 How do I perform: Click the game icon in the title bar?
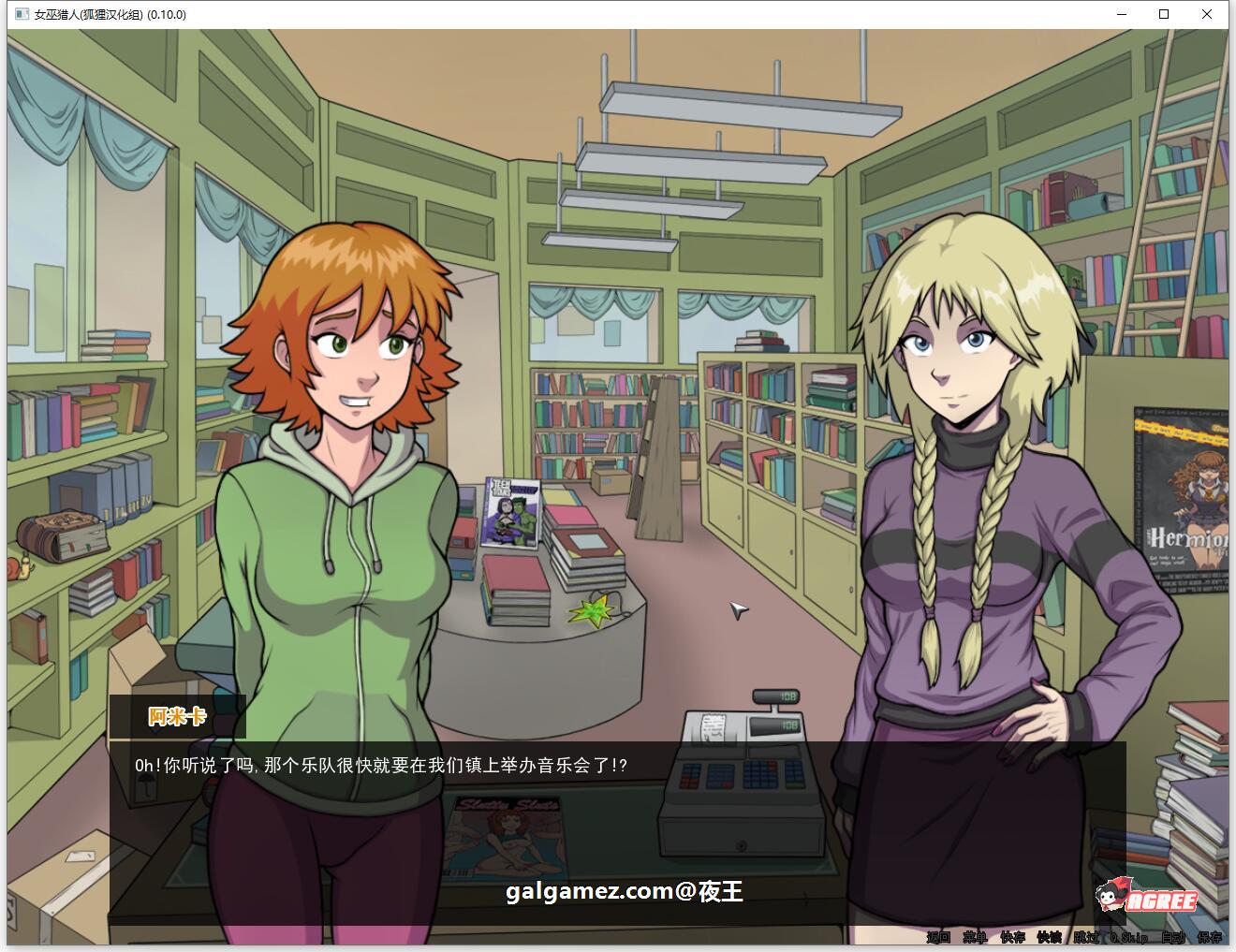[x=20, y=14]
